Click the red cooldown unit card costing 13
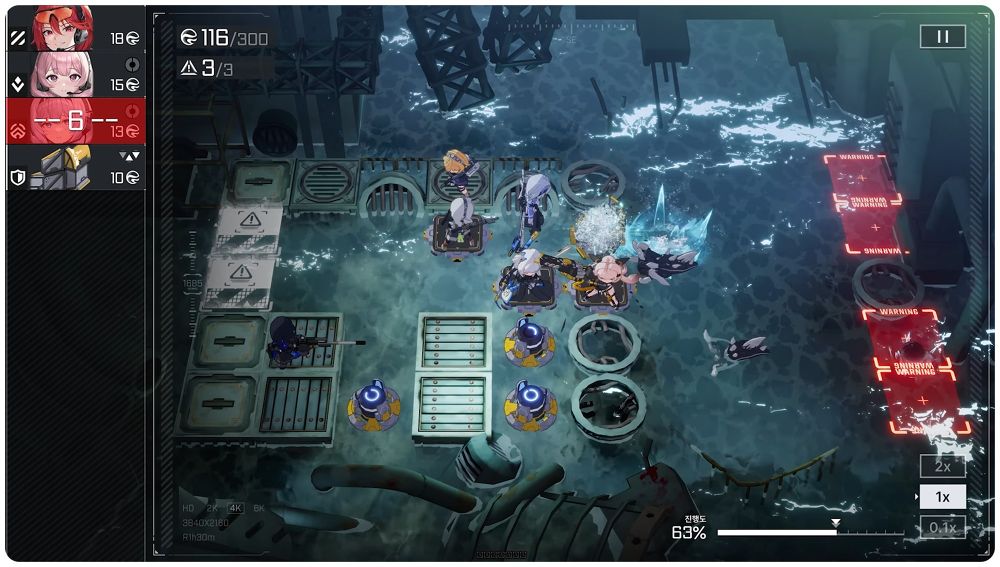This screenshot has height=567, width=1000. click(x=76, y=121)
